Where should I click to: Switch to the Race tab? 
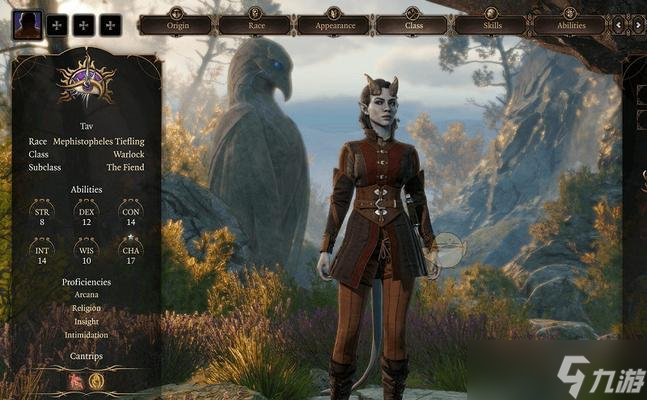click(x=255, y=24)
